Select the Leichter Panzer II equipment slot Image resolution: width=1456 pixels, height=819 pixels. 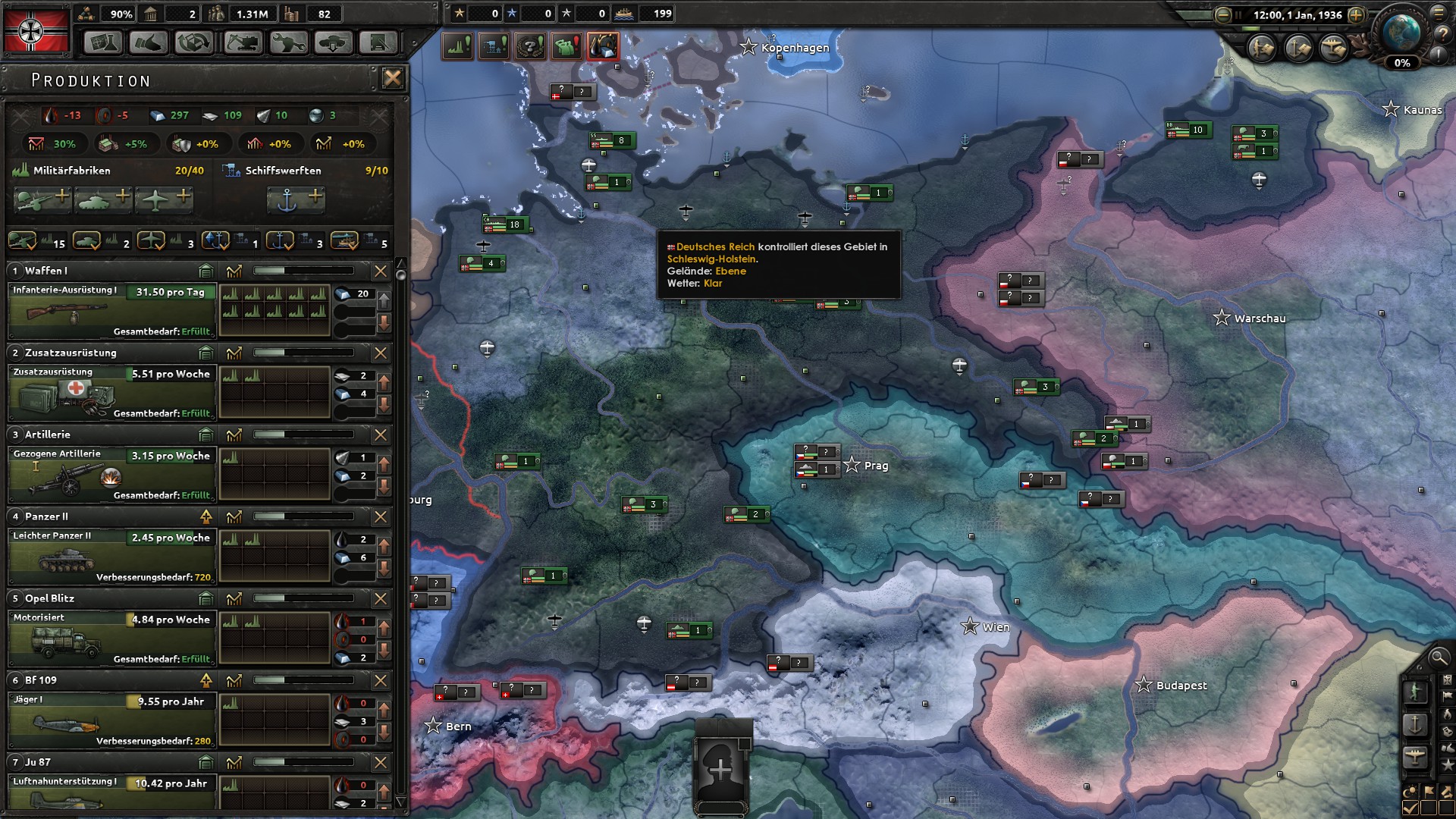click(111, 556)
